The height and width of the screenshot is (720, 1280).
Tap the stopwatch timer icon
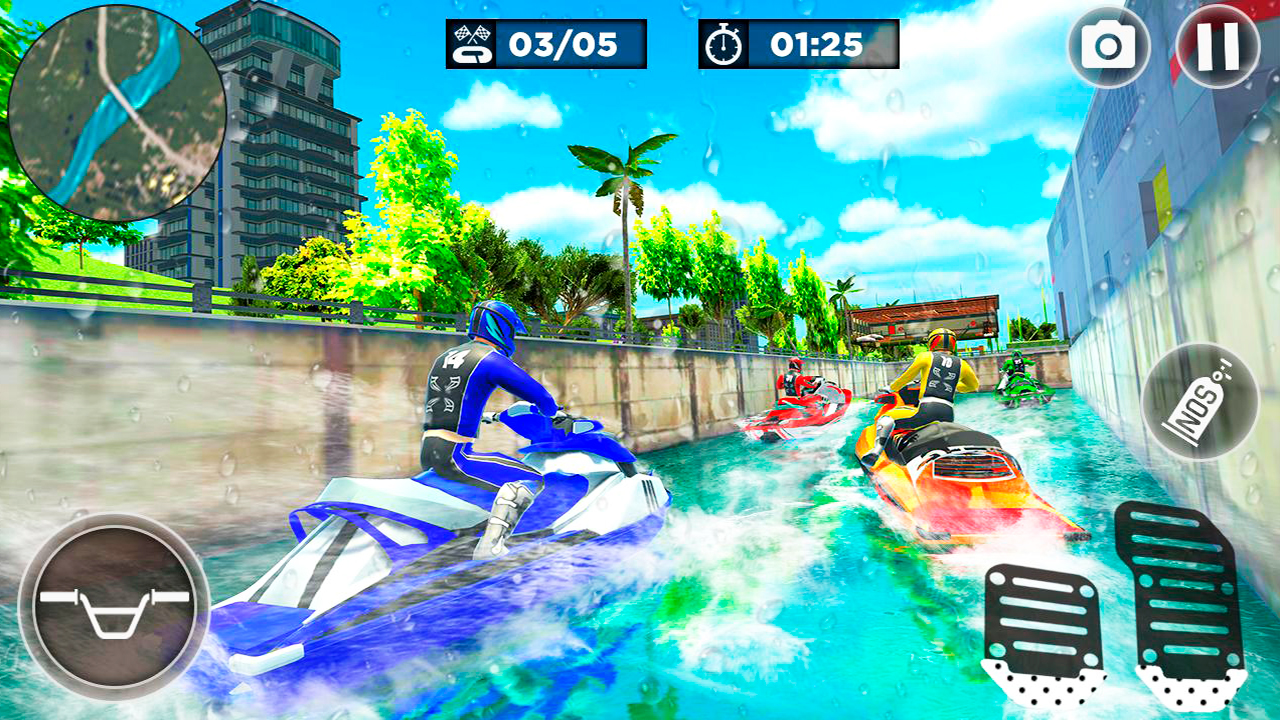(x=722, y=42)
